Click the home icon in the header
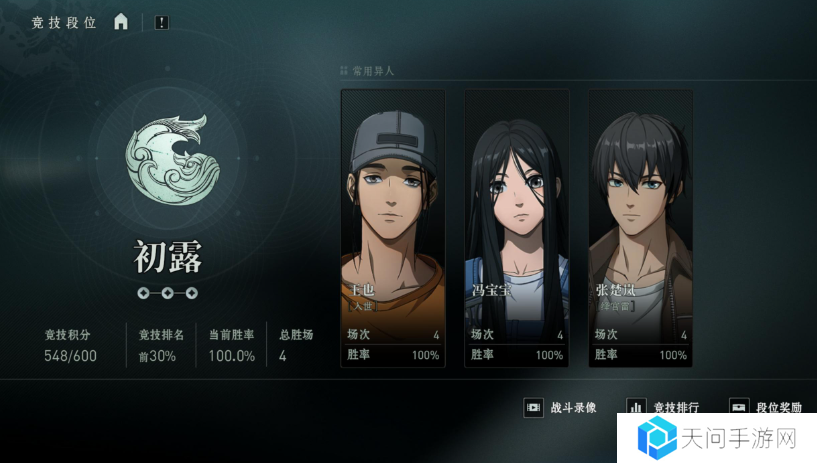 121,22
